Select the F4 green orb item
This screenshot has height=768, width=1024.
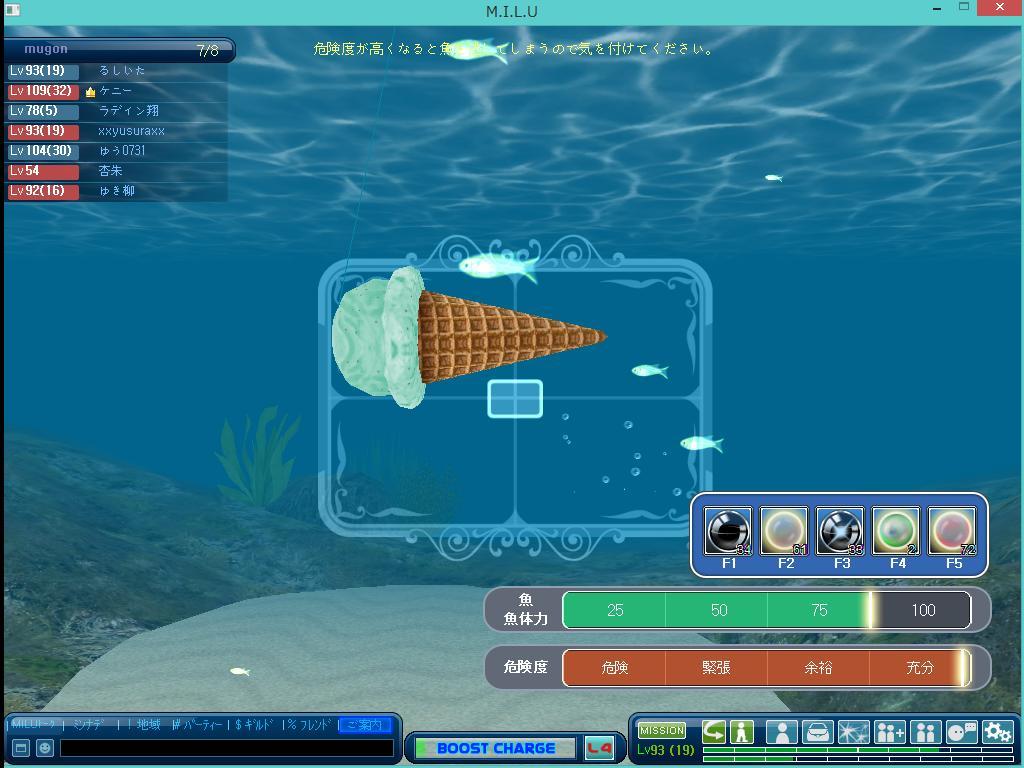[x=896, y=531]
